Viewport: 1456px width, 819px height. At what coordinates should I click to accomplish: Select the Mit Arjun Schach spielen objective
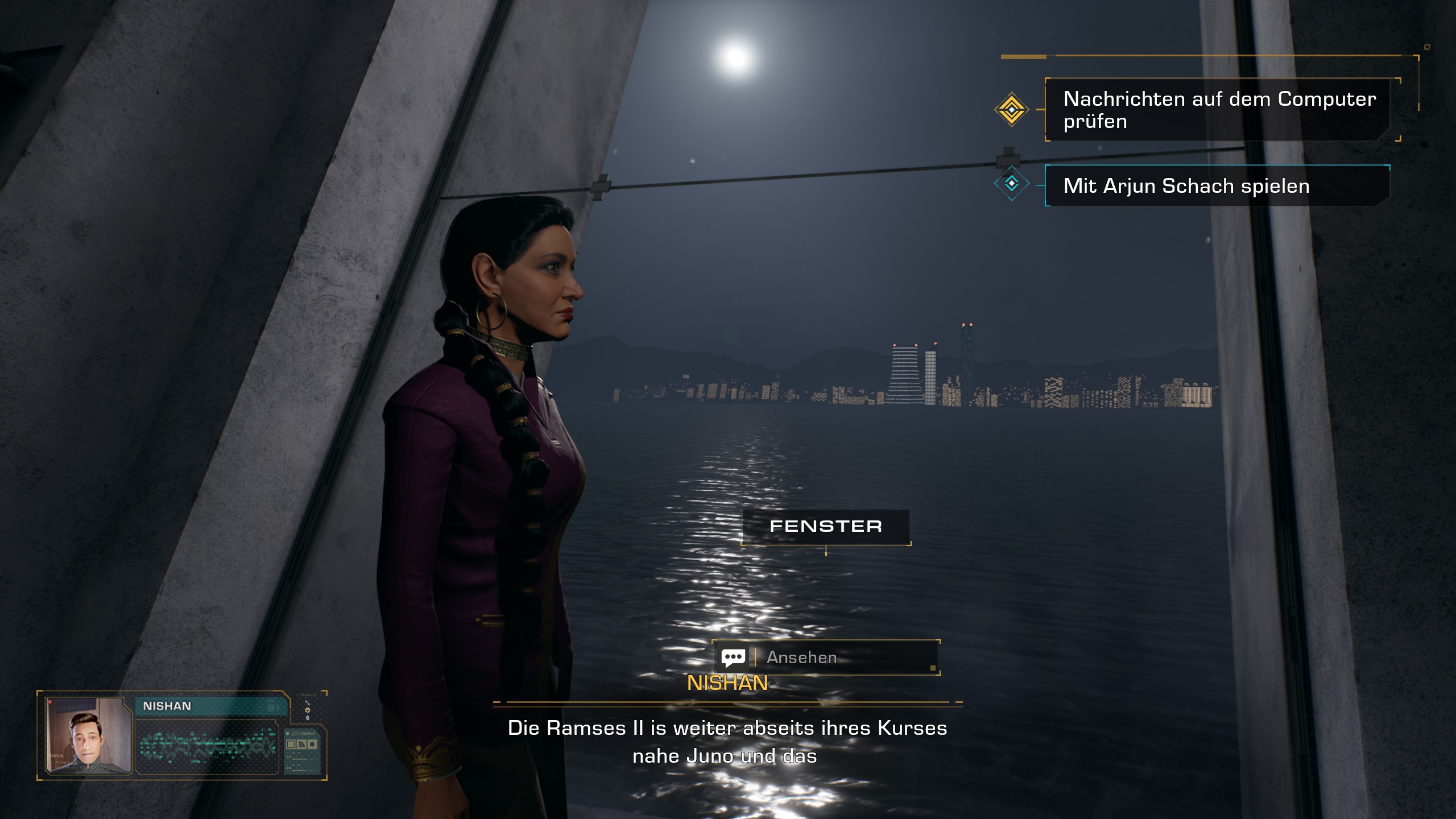pos(1217,186)
